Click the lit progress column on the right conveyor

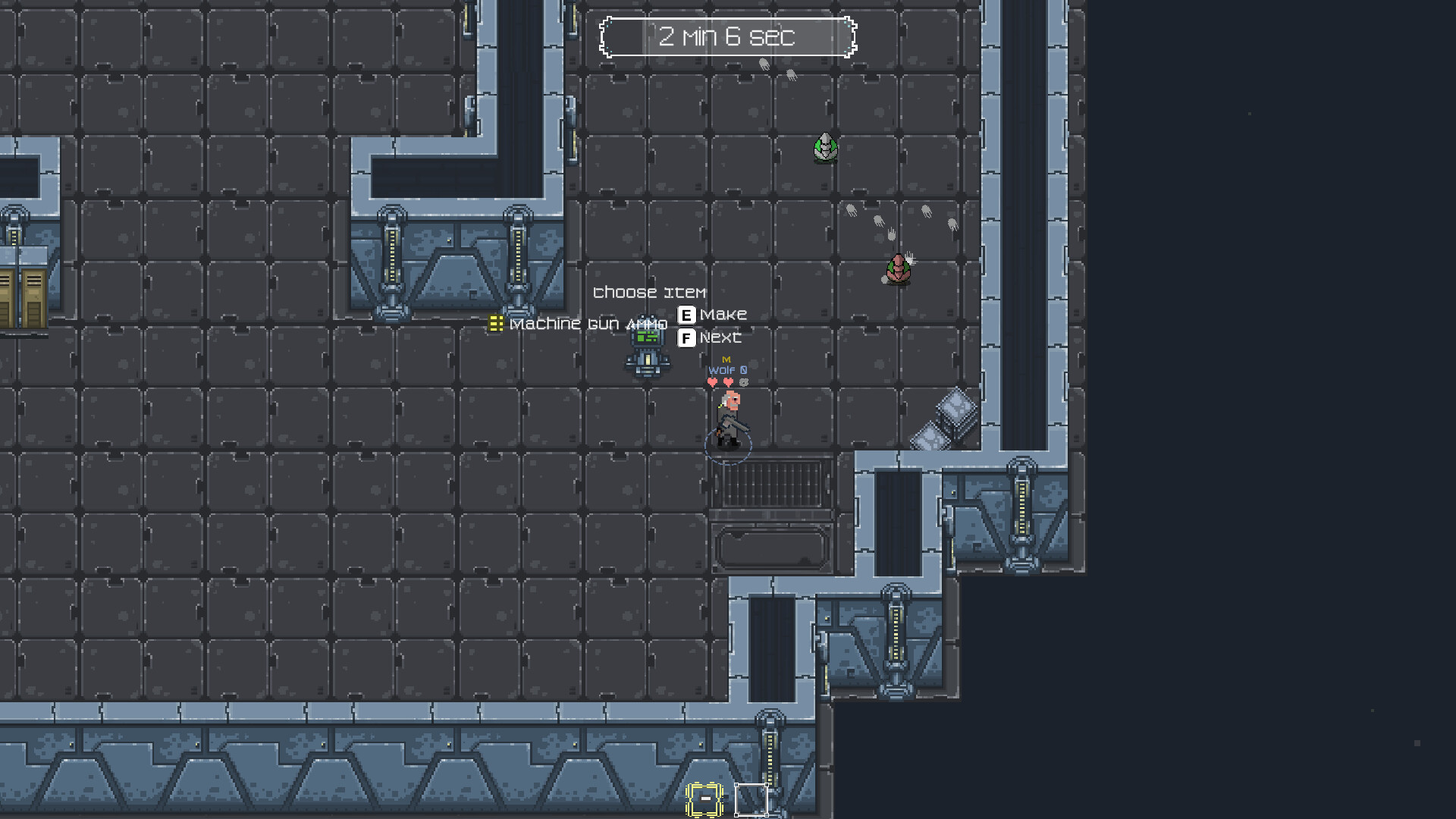pyautogui.click(x=1023, y=508)
